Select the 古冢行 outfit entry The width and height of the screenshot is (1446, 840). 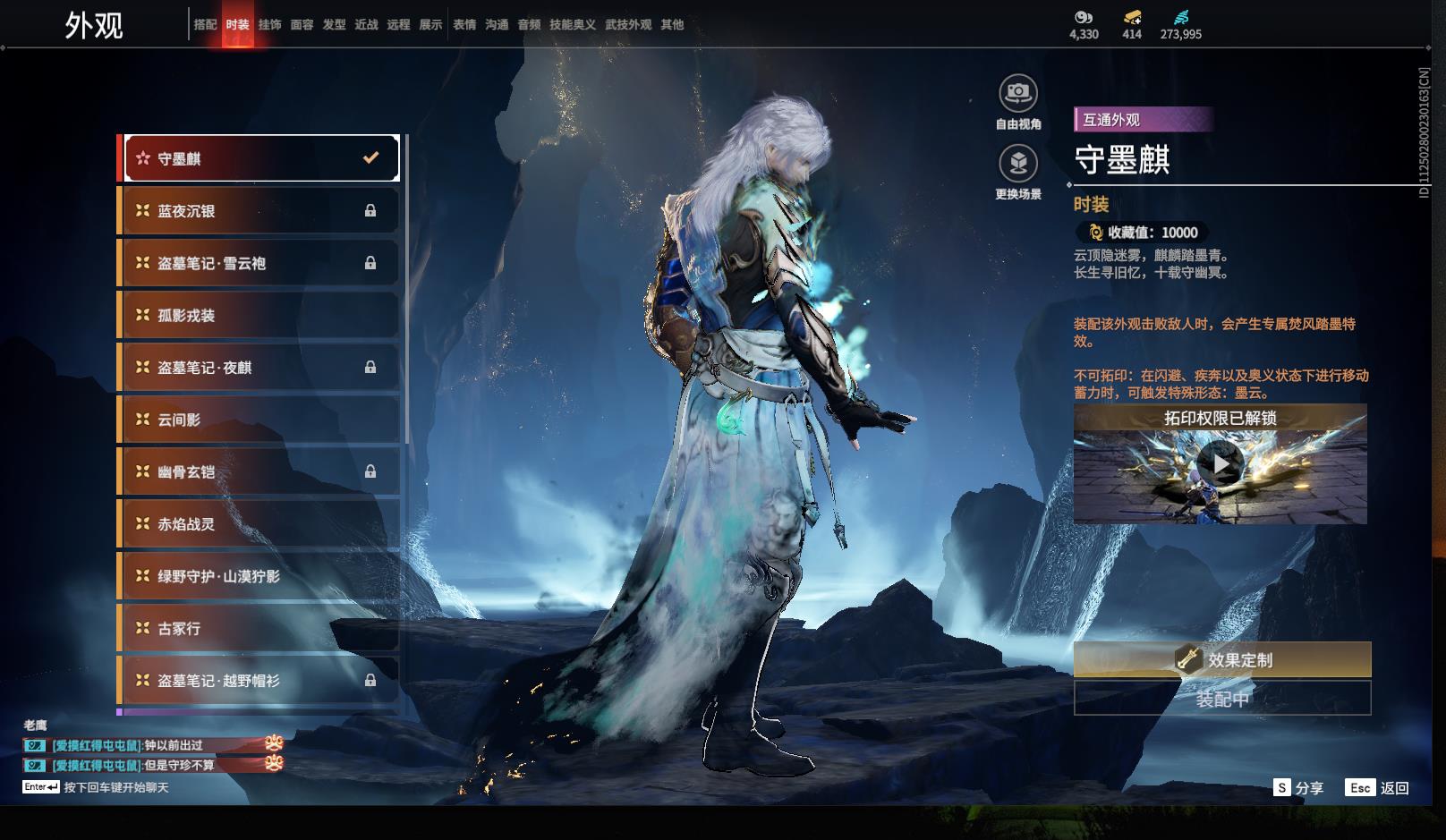[x=260, y=629]
